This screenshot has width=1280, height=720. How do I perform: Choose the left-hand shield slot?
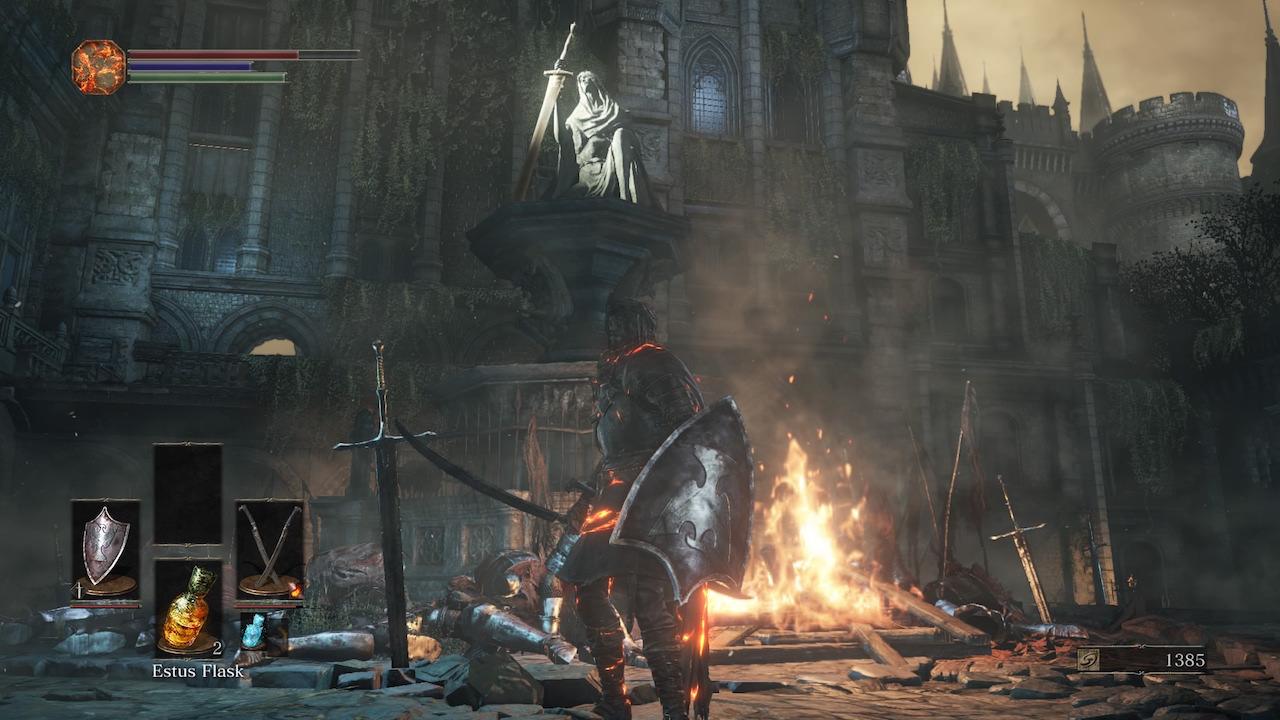pyautogui.click(x=105, y=550)
